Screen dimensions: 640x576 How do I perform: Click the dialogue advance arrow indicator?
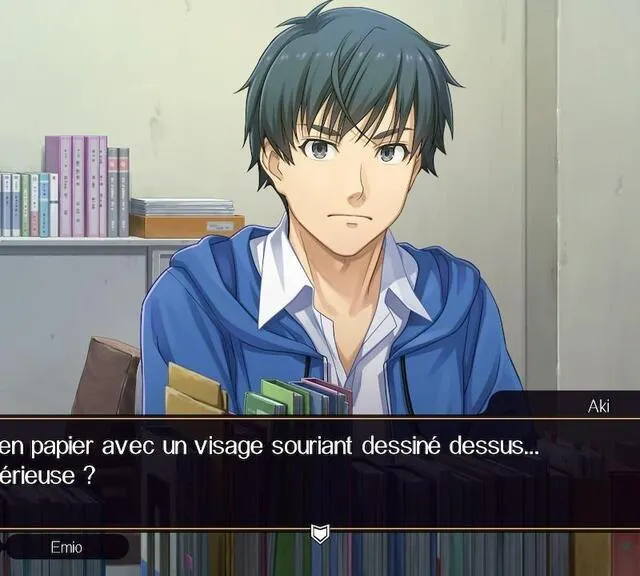click(320, 534)
